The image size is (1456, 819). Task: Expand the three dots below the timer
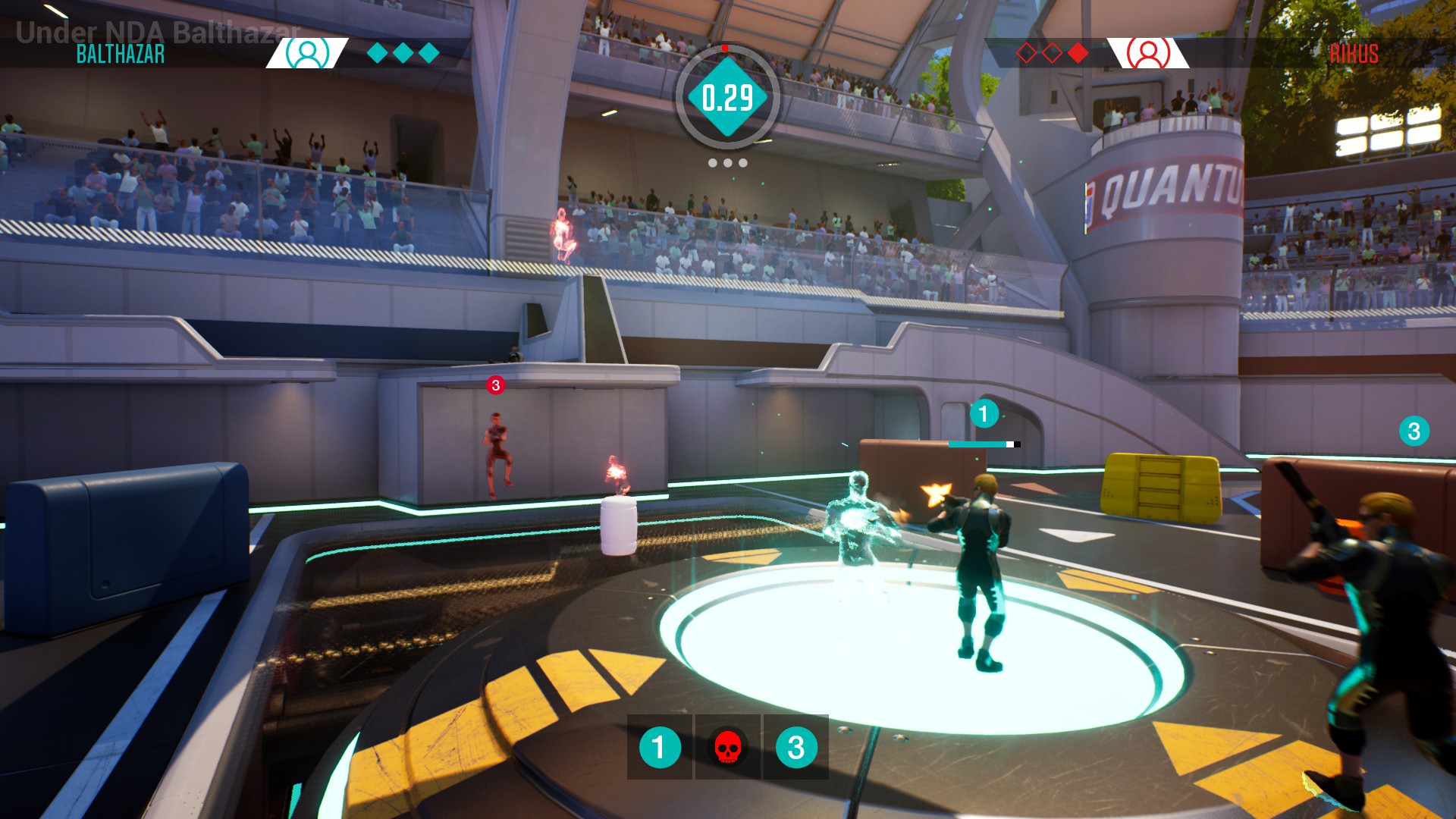click(x=727, y=162)
